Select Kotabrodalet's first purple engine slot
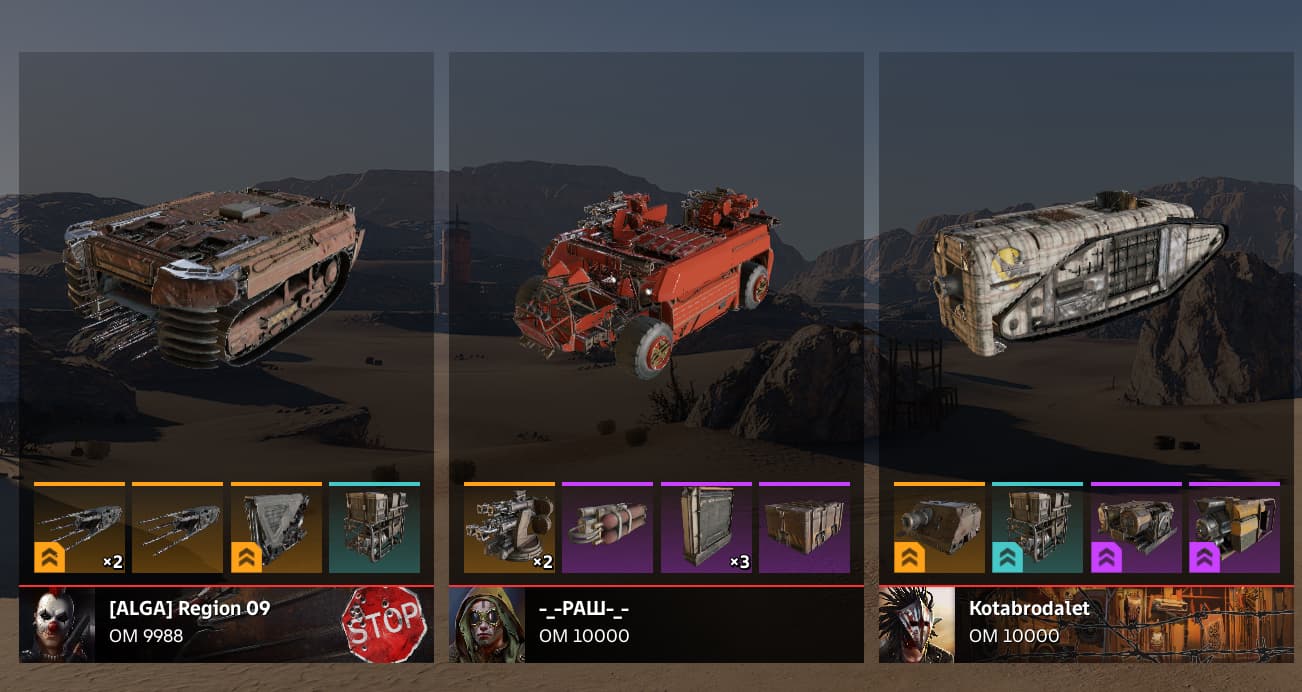Image resolution: width=1302 pixels, height=692 pixels. 1136,528
